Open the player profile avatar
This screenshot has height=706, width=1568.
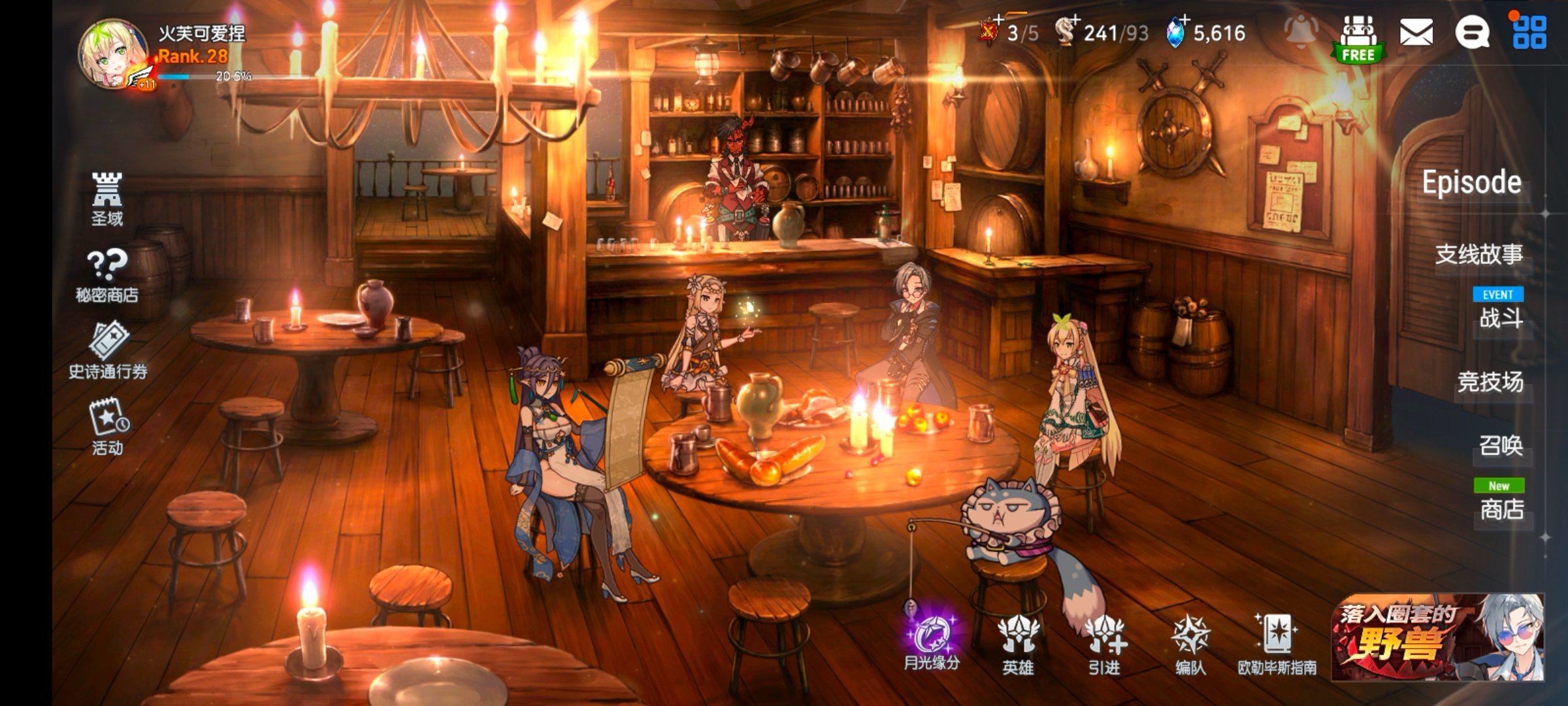112,54
